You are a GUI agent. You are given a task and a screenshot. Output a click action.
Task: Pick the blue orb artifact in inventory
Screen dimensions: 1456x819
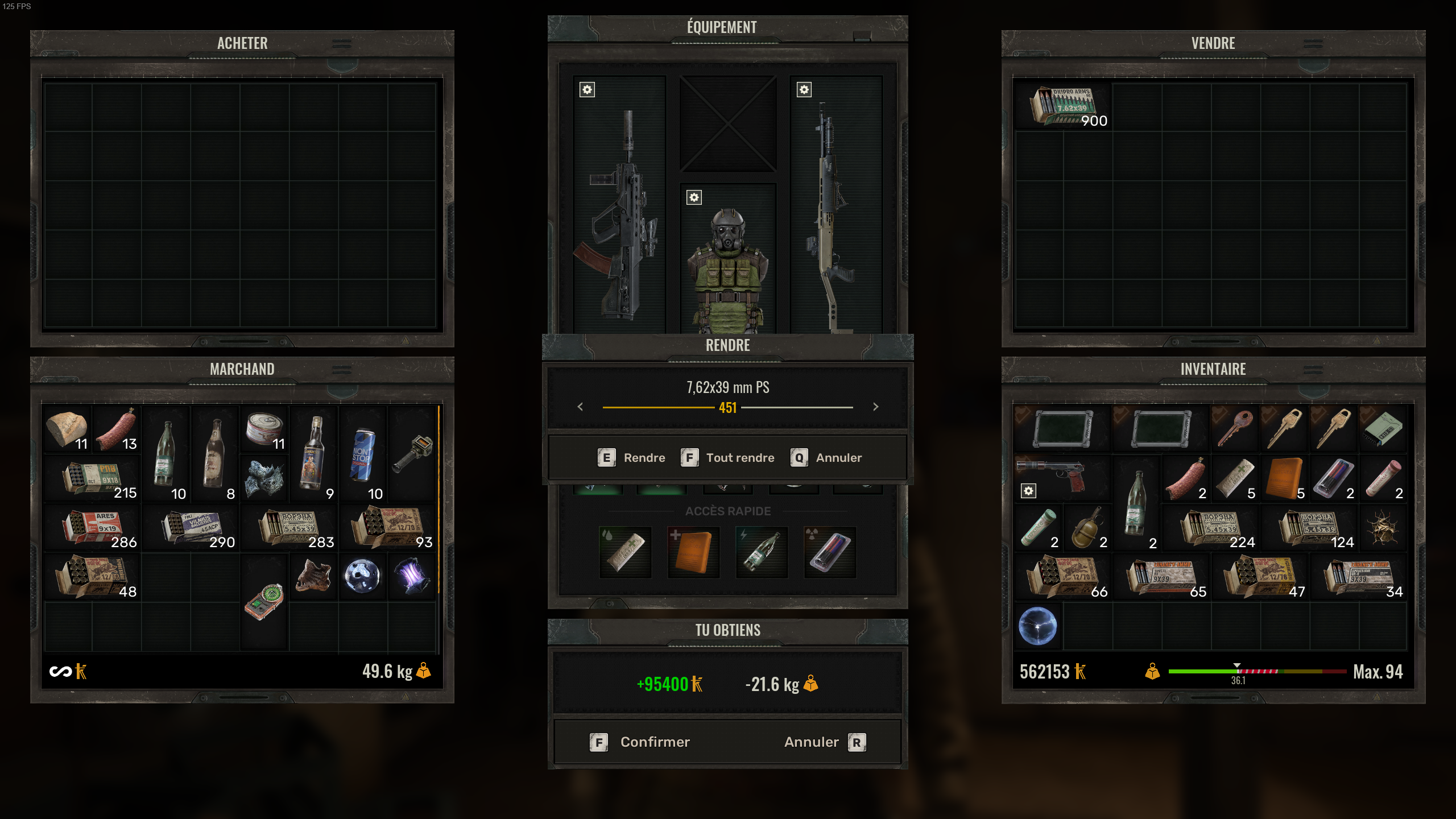click(x=1037, y=626)
